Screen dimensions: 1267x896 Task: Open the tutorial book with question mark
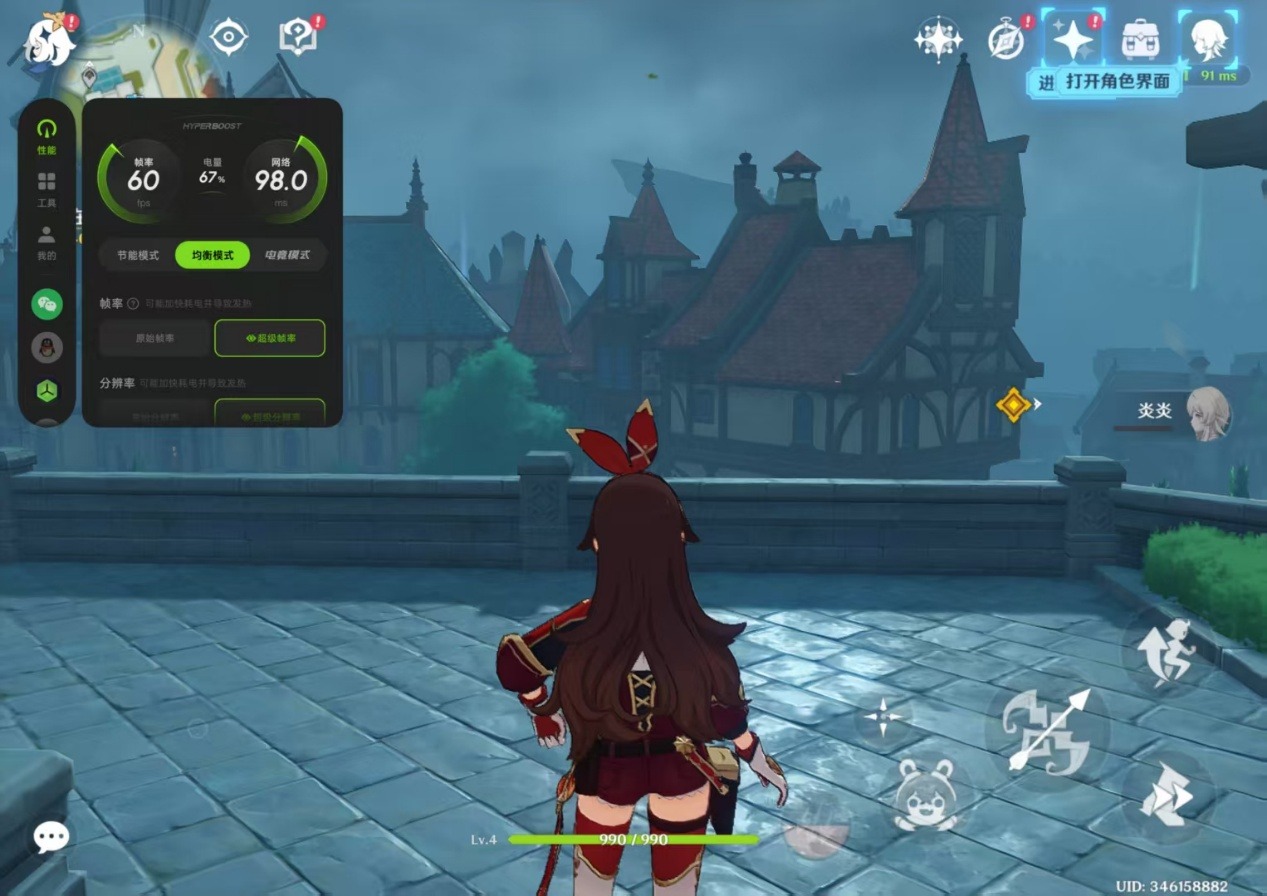298,38
